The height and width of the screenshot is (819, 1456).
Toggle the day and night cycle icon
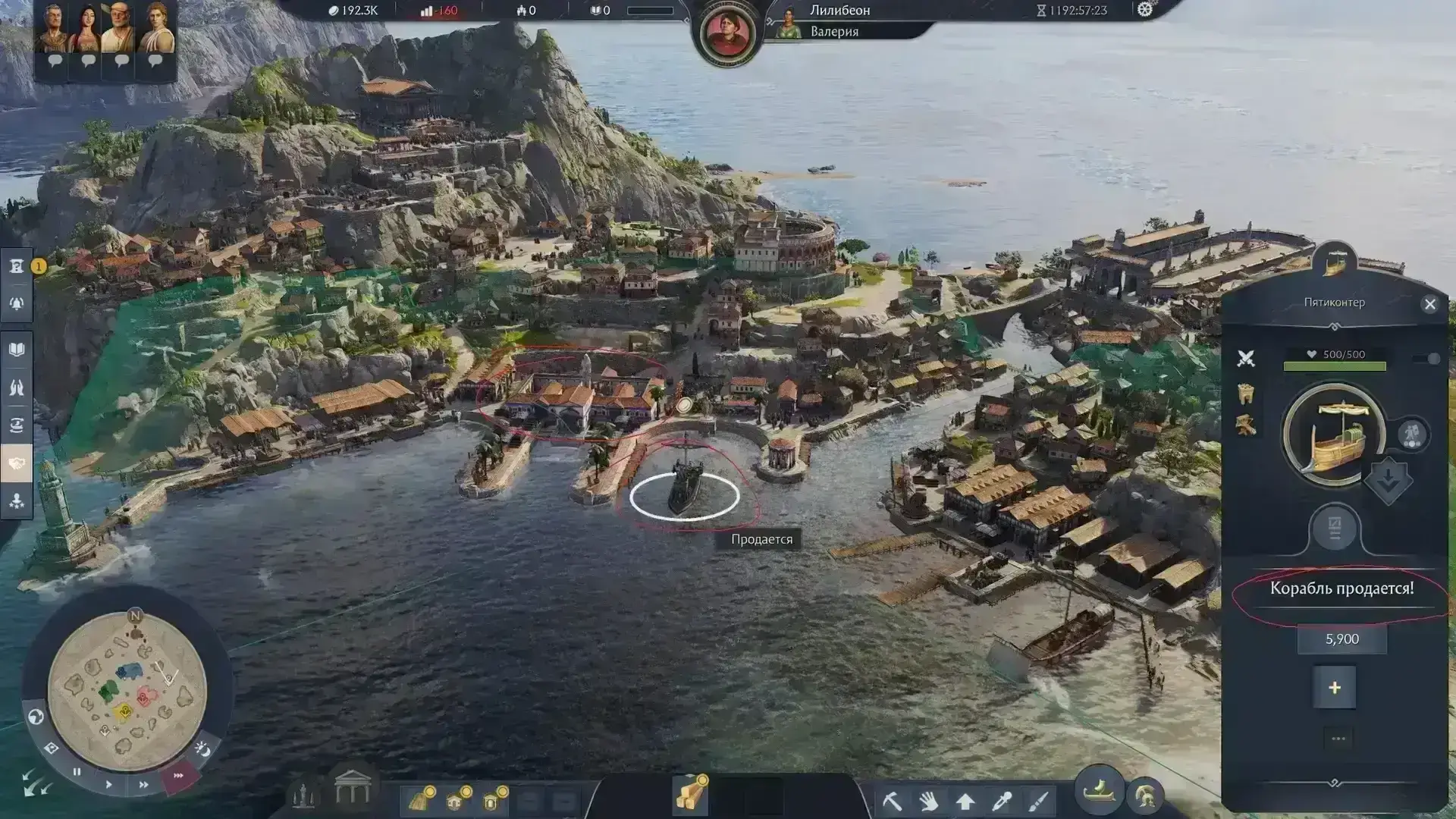tap(202, 749)
